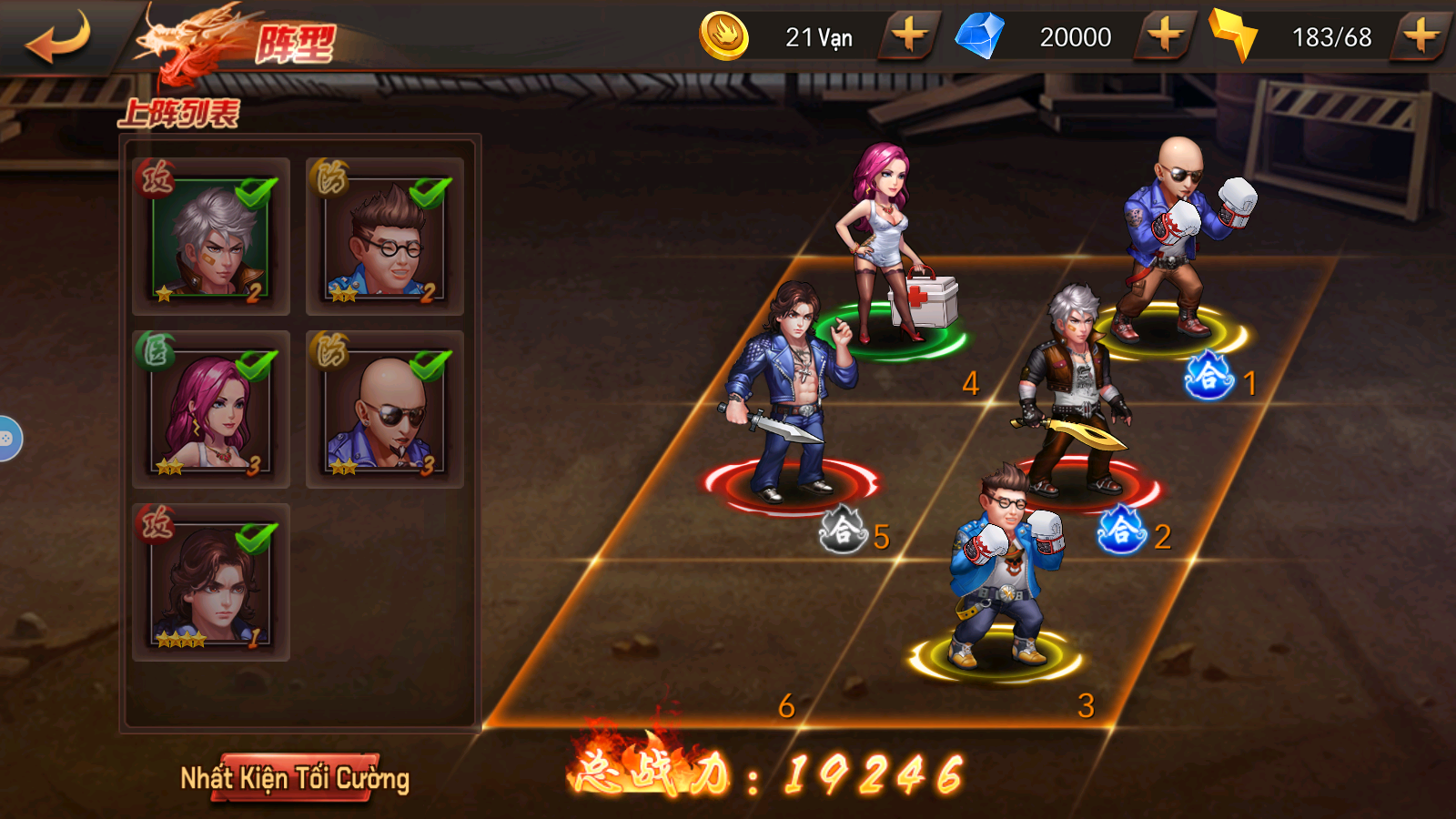Buy more blue diamonds
The width and height of the screenshot is (1456, 819).
point(1165,37)
